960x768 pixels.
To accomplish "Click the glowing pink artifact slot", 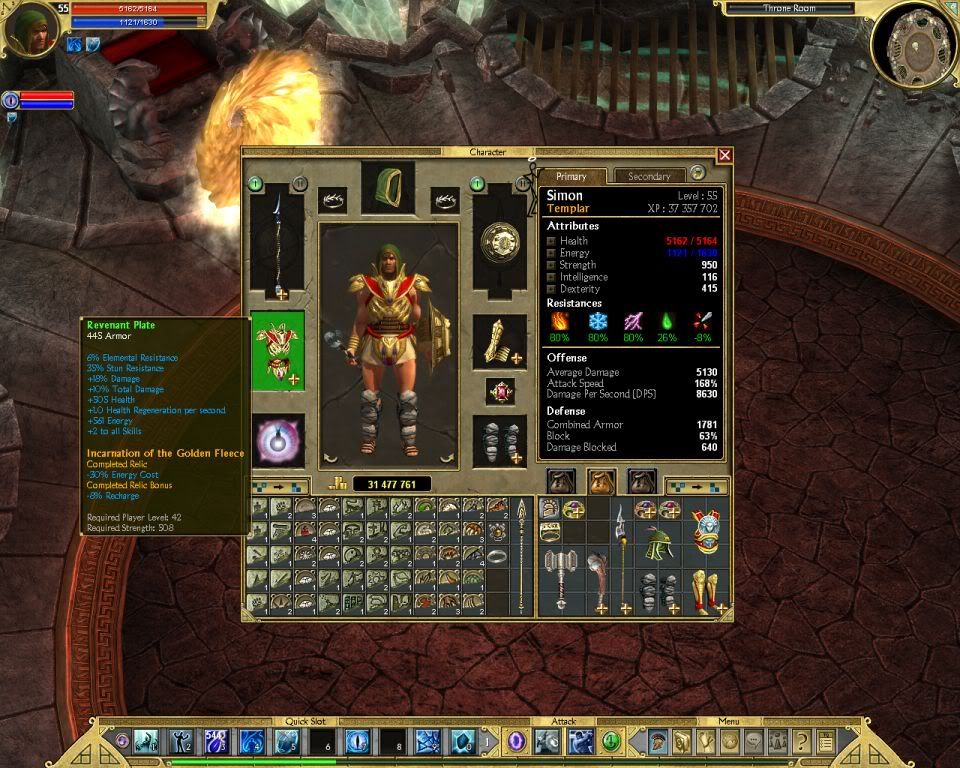I will coord(277,440).
